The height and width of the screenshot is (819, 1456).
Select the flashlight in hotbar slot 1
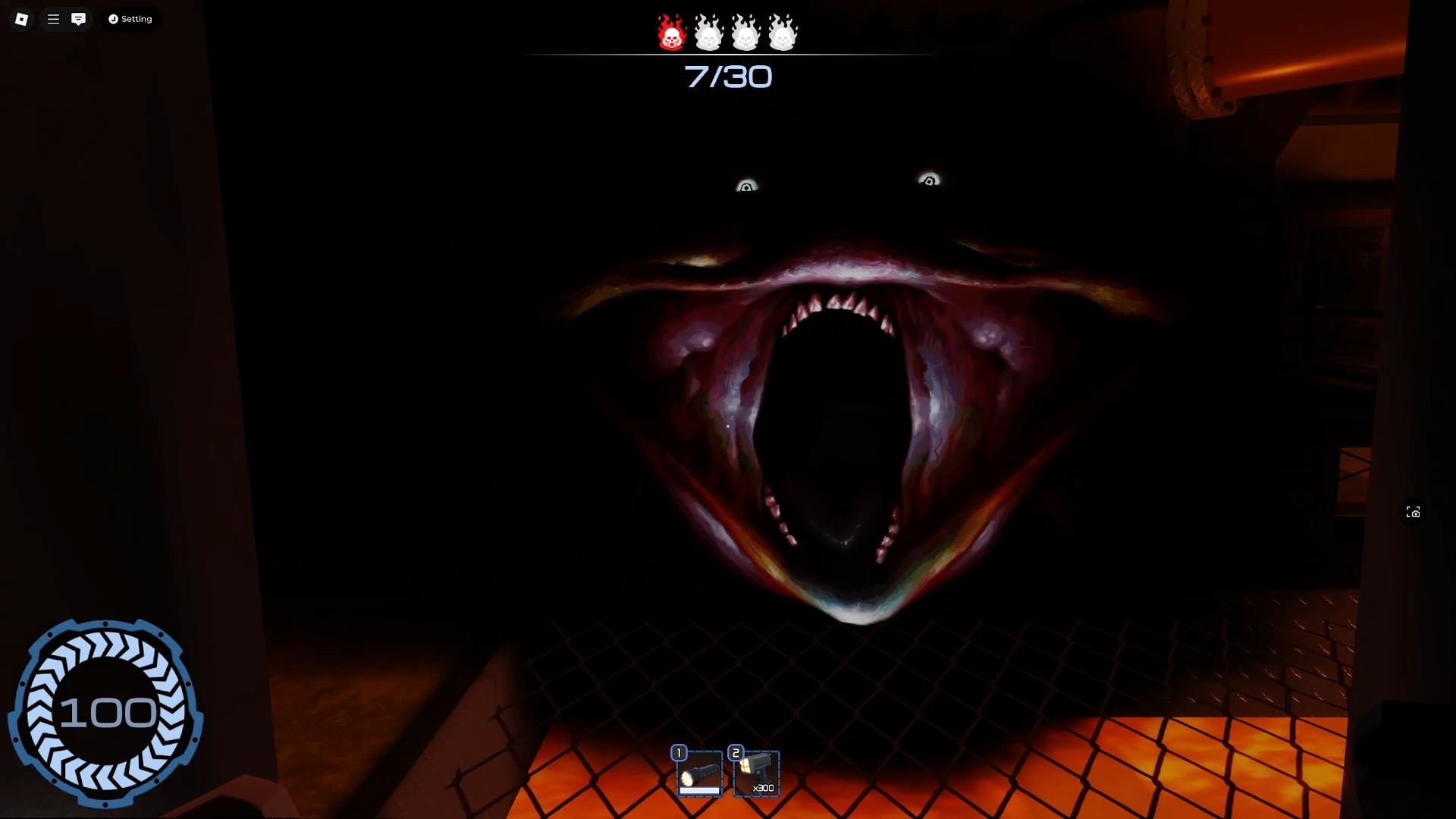click(699, 772)
